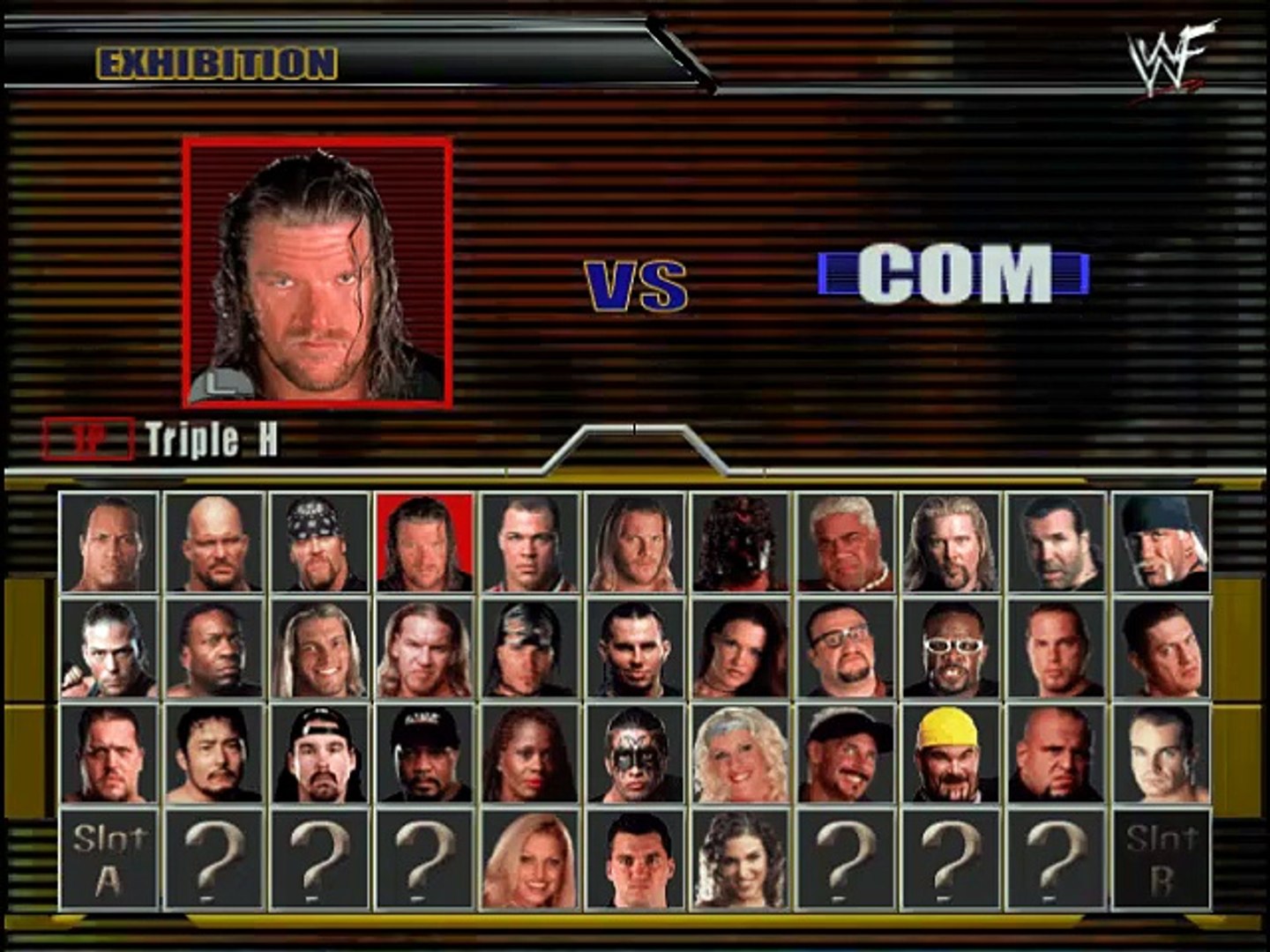1270x952 pixels.
Task: Choose Kurt Angle's portrait
Action: pyautogui.click(x=529, y=542)
